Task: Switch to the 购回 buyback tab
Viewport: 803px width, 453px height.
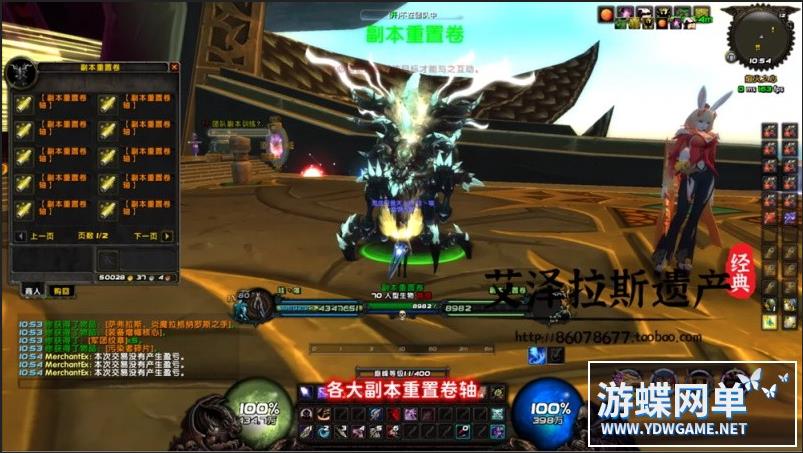Action: click(62, 290)
